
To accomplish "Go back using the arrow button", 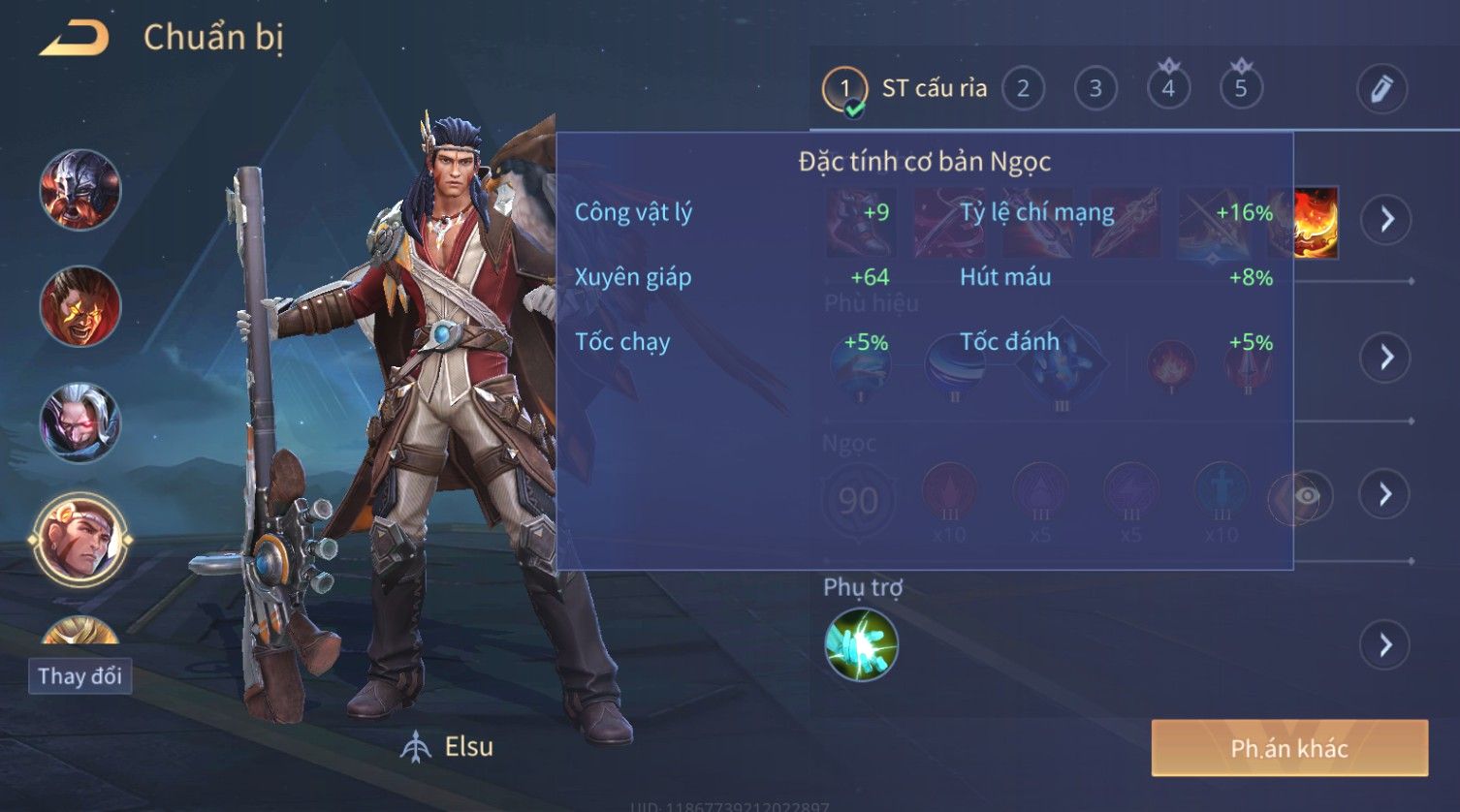I will 74,39.
